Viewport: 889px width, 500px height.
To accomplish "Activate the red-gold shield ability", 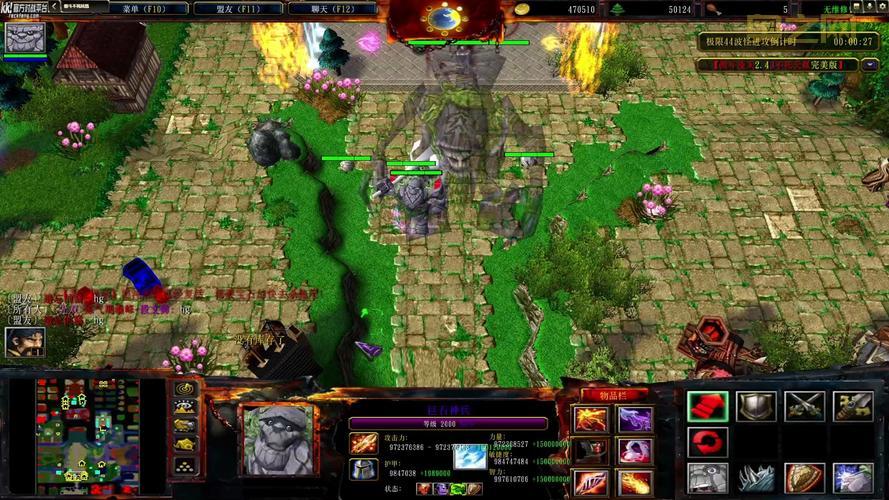I will click(804, 478).
